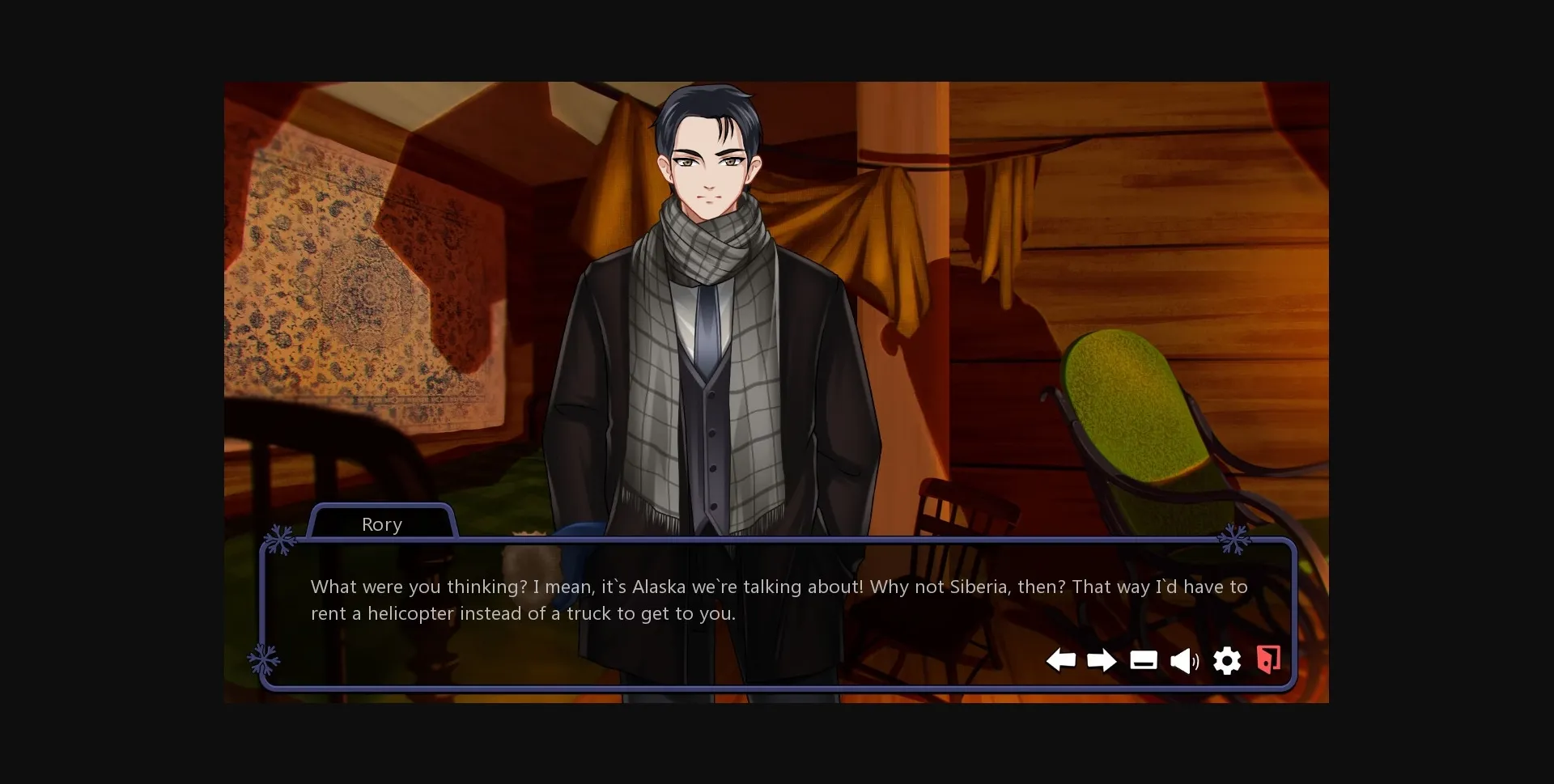Viewport: 1554px width, 784px height.
Task: Adjust volume through the speaker control
Action: pyautogui.click(x=1184, y=661)
